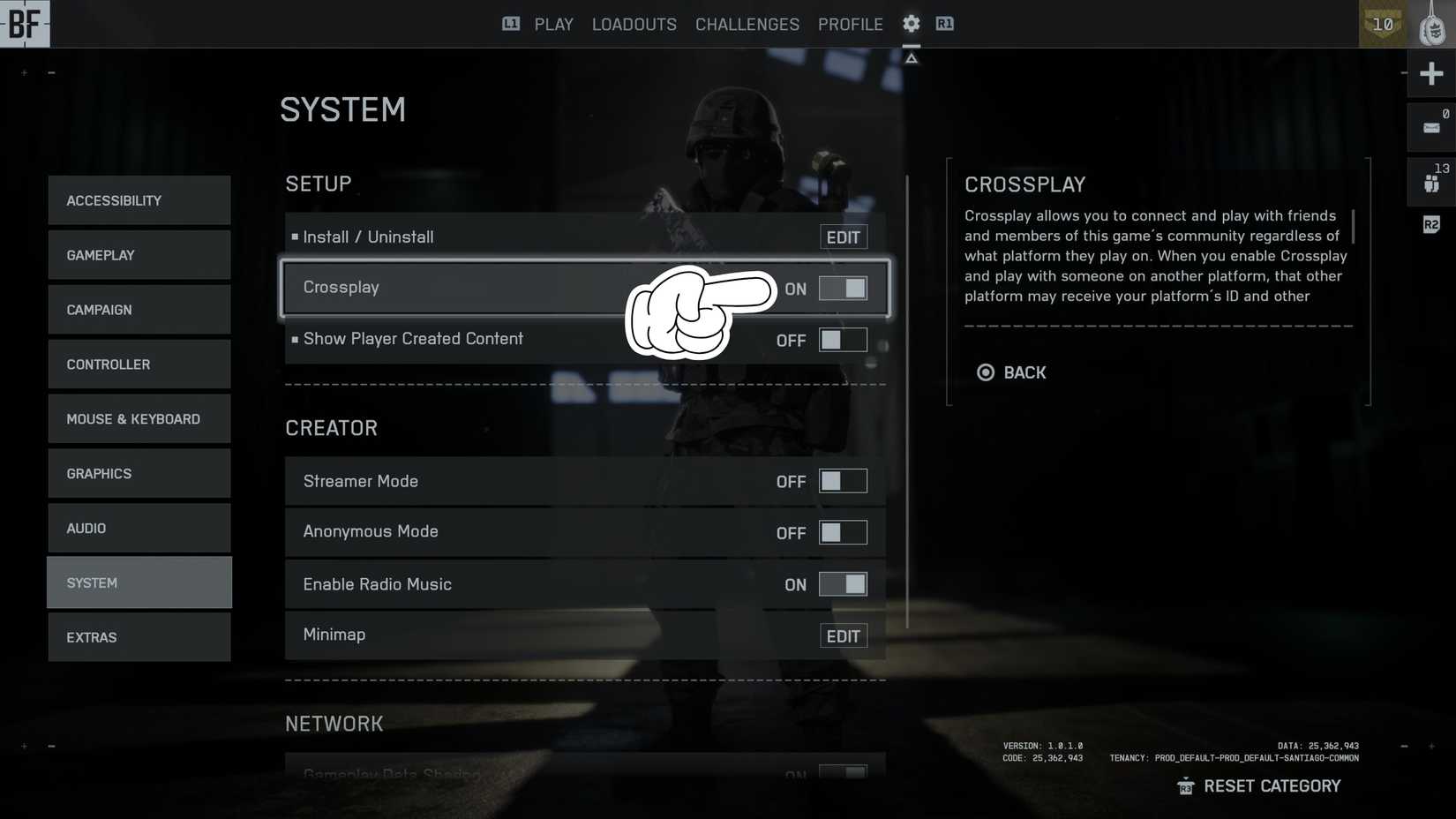Enable Show Player Created Content
The width and height of the screenshot is (1456, 819).
click(843, 340)
